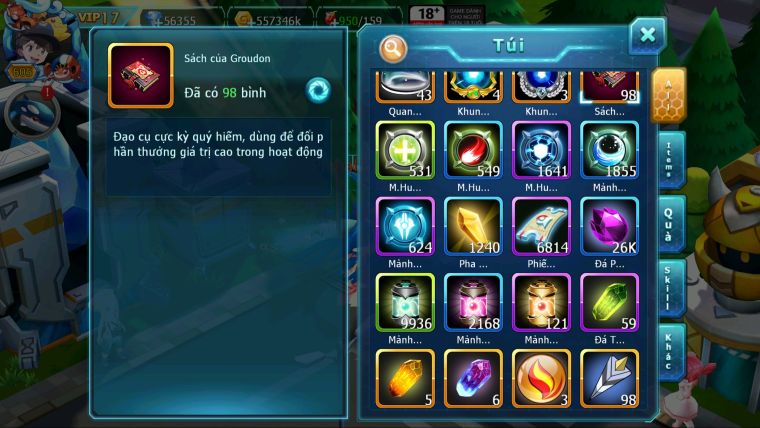Screen dimensions: 760x428
Task: Select the green crystal with 59
Action: [x=609, y=302]
